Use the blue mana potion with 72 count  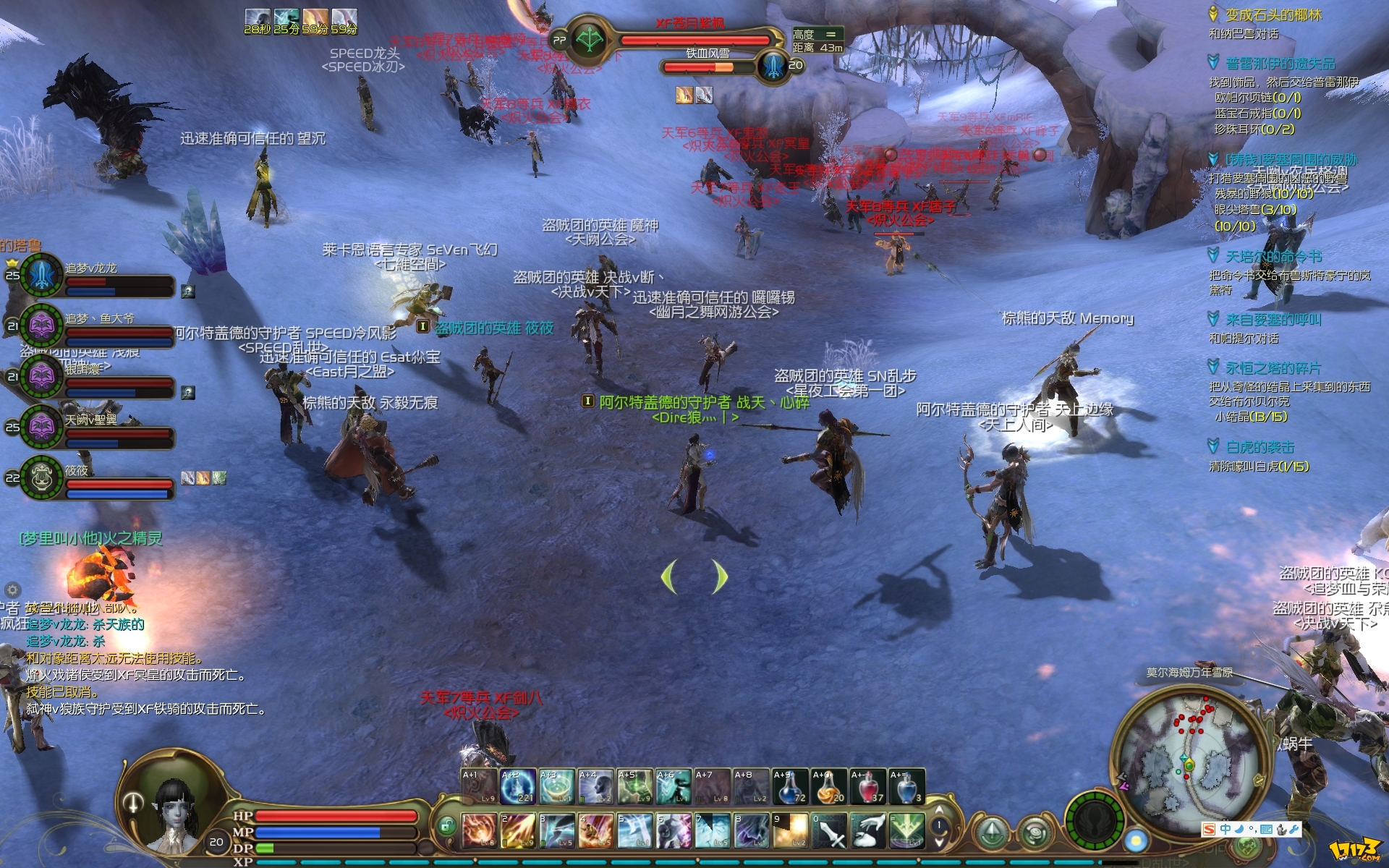point(790,787)
